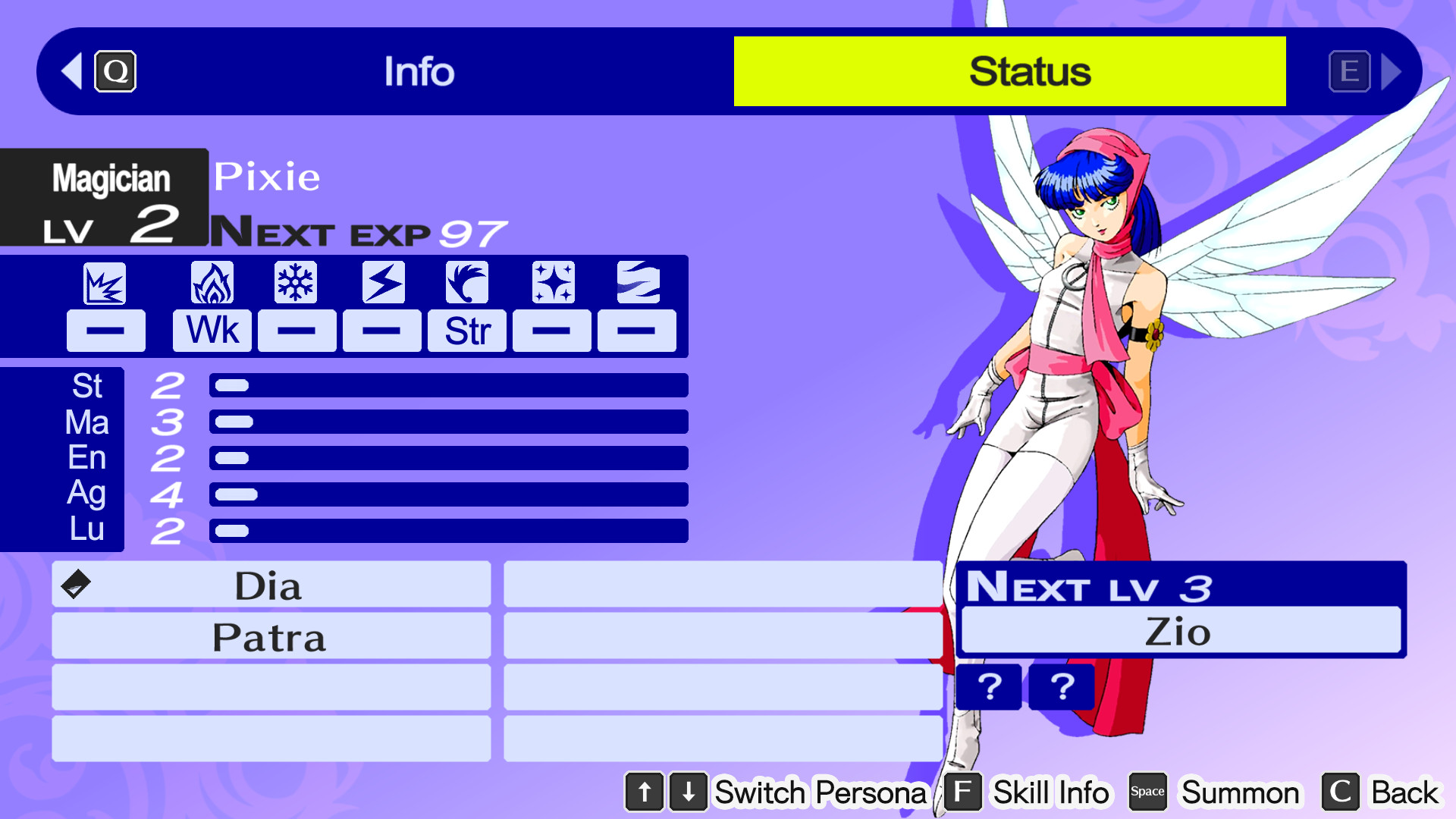1456x819 pixels.
Task: Click the second question mark skill slot
Action: click(x=1062, y=688)
